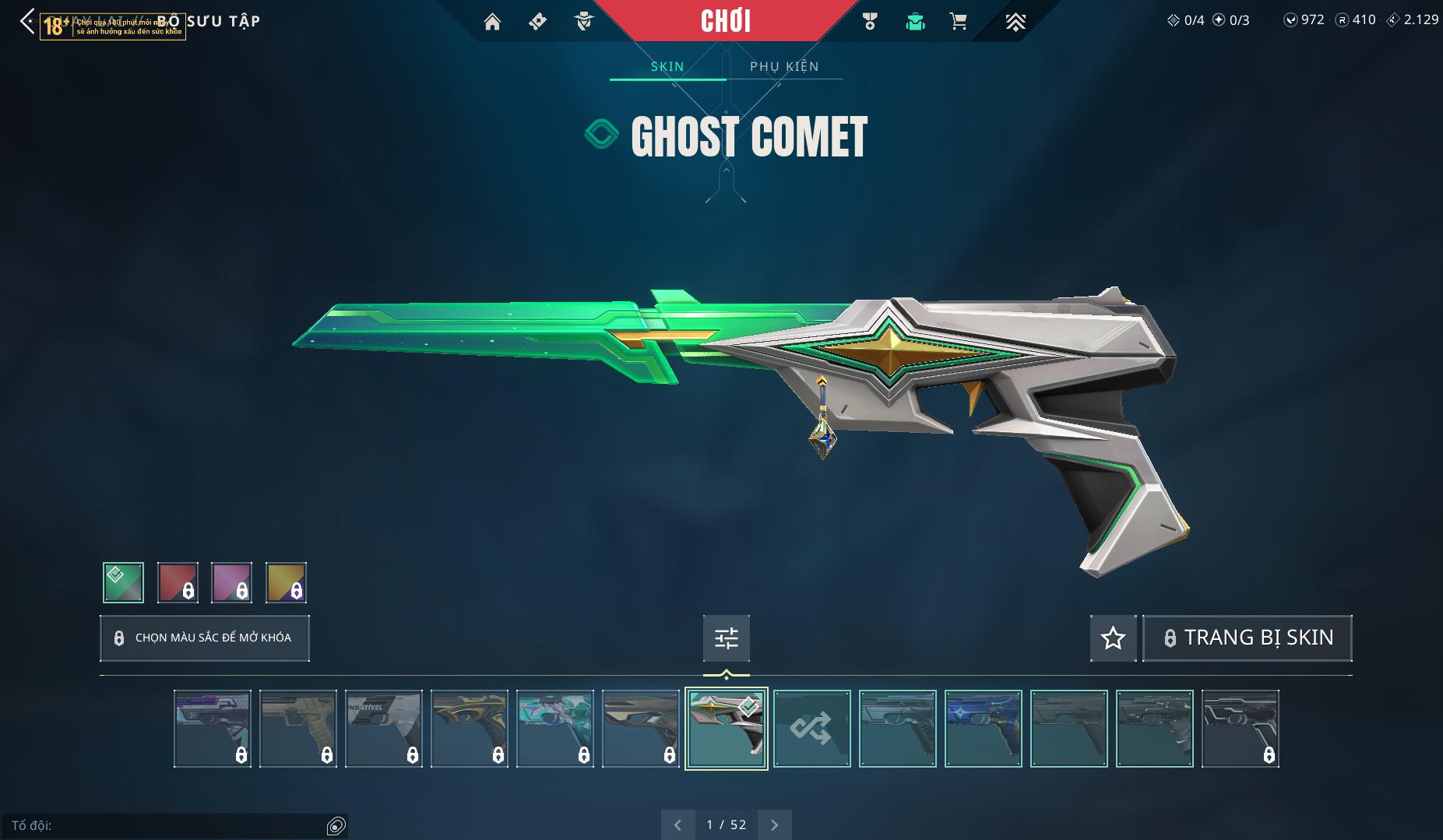Go to the home screen icon
The height and width of the screenshot is (840, 1443).
(x=492, y=22)
